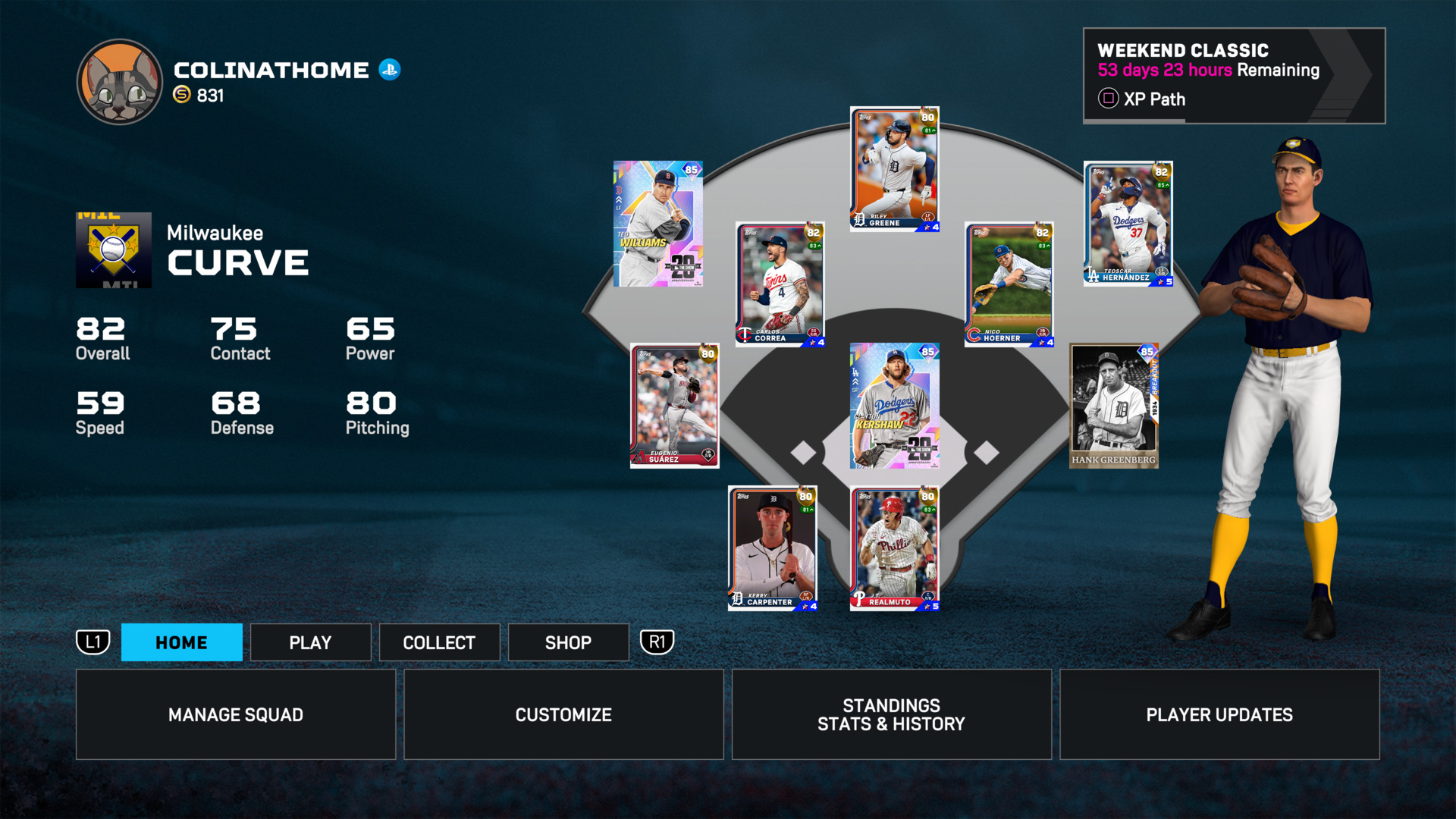This screenshot has width=1456, height=819.
Task: Pick the Teoscar Hernandez card
Action: click(1128, 224)
